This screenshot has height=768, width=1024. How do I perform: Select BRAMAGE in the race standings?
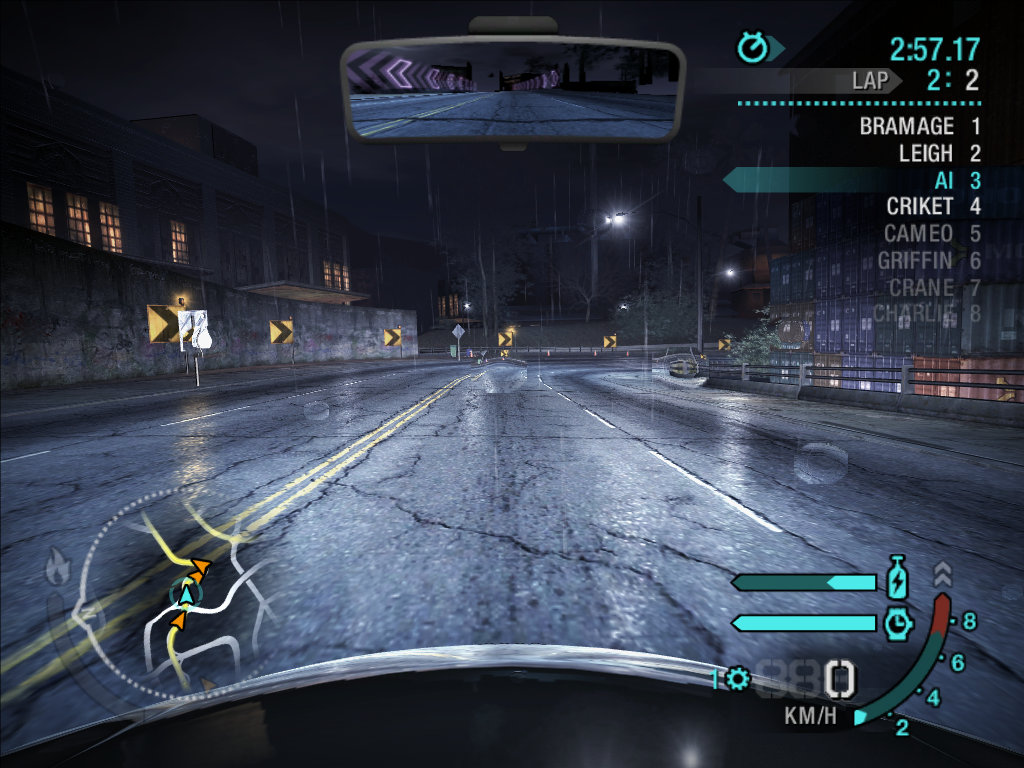point(906,127)
